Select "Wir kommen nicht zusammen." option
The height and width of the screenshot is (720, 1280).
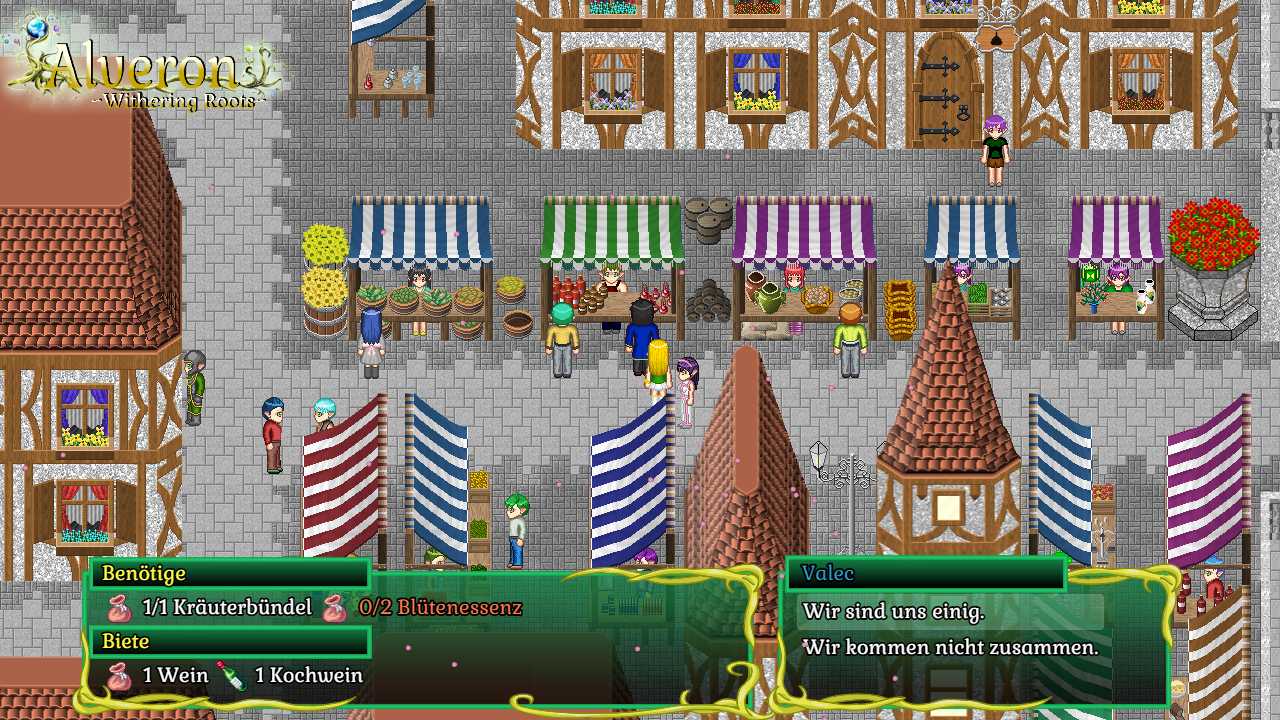click(x=950, y=647)
